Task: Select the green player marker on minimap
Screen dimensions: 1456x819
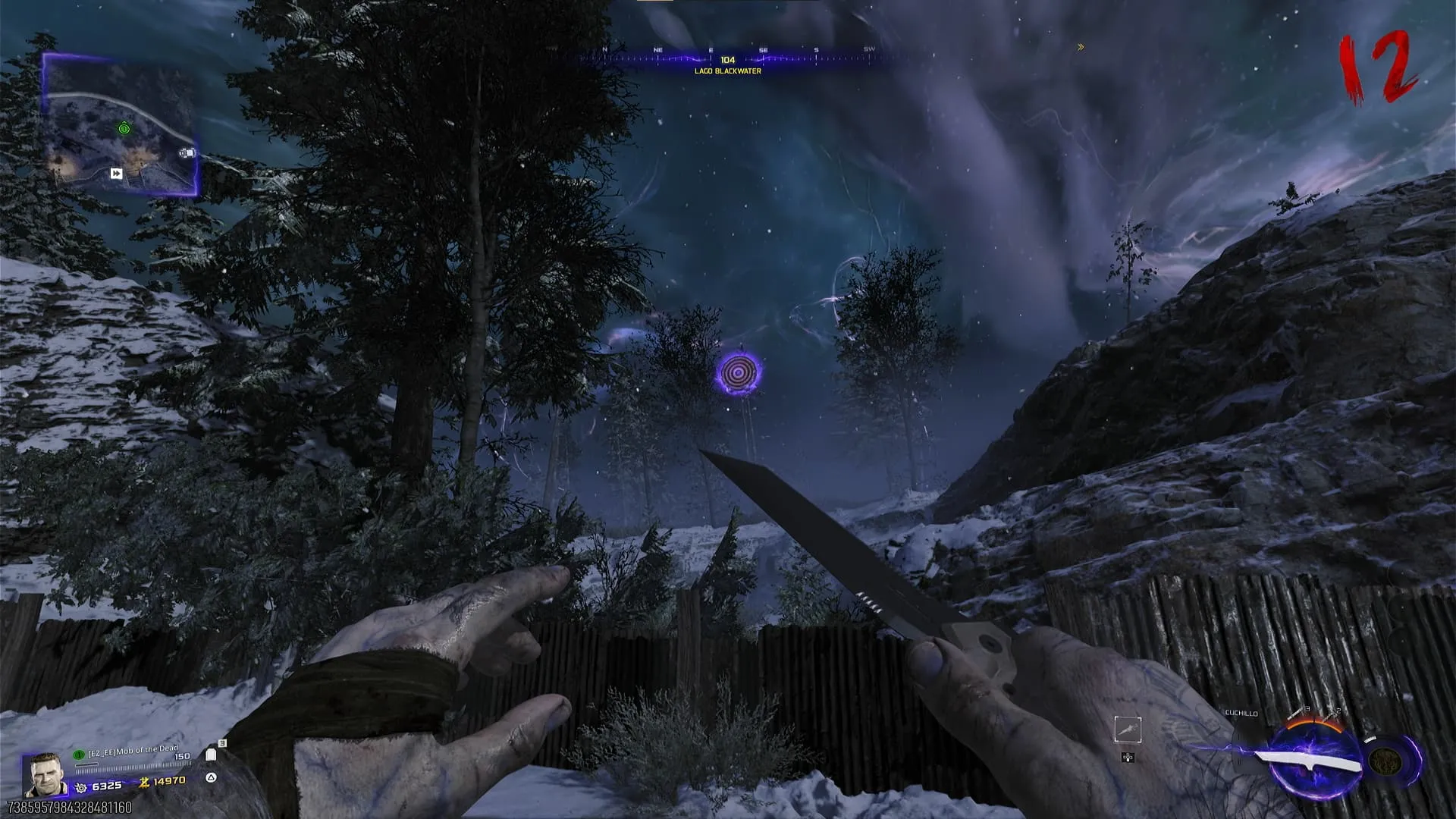Action: pos(124,129)
